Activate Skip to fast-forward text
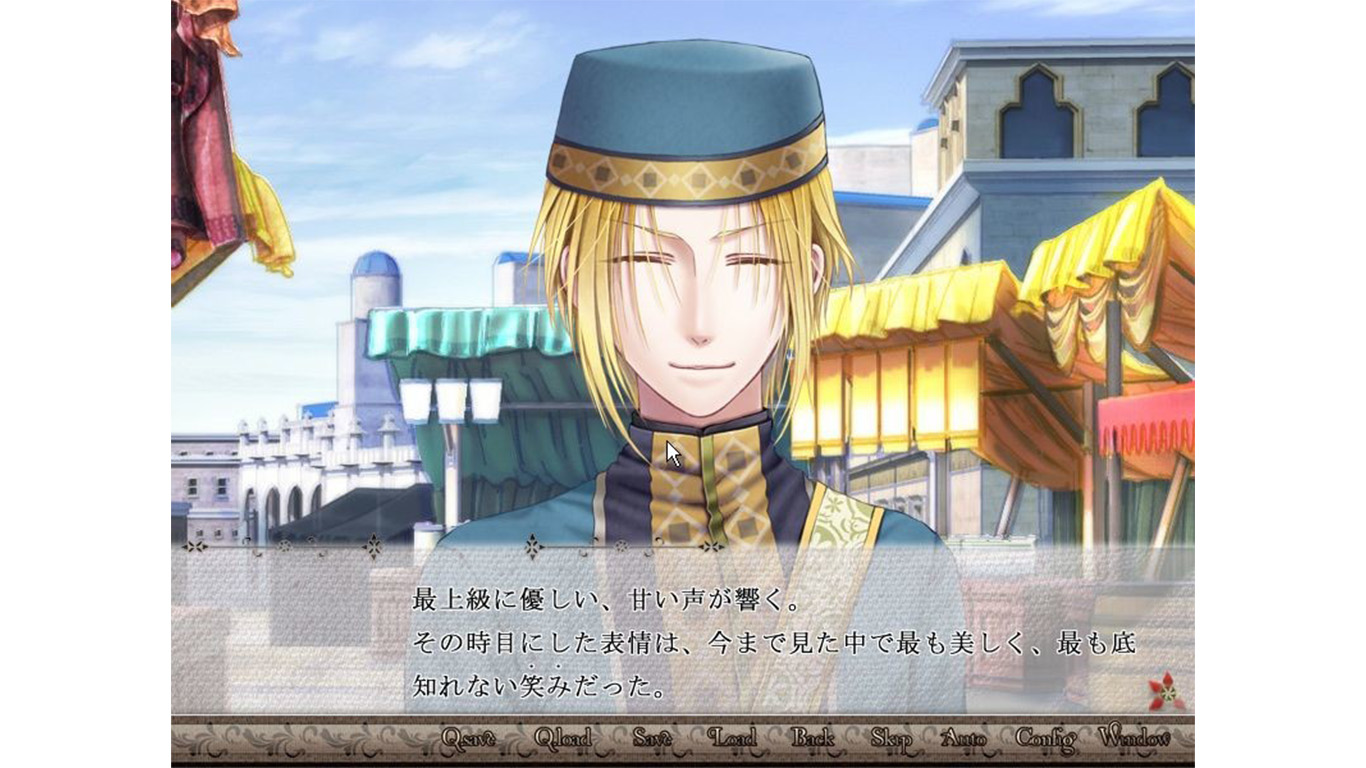This screenshot has width=1366, height=768. click(x=890, y=739)
